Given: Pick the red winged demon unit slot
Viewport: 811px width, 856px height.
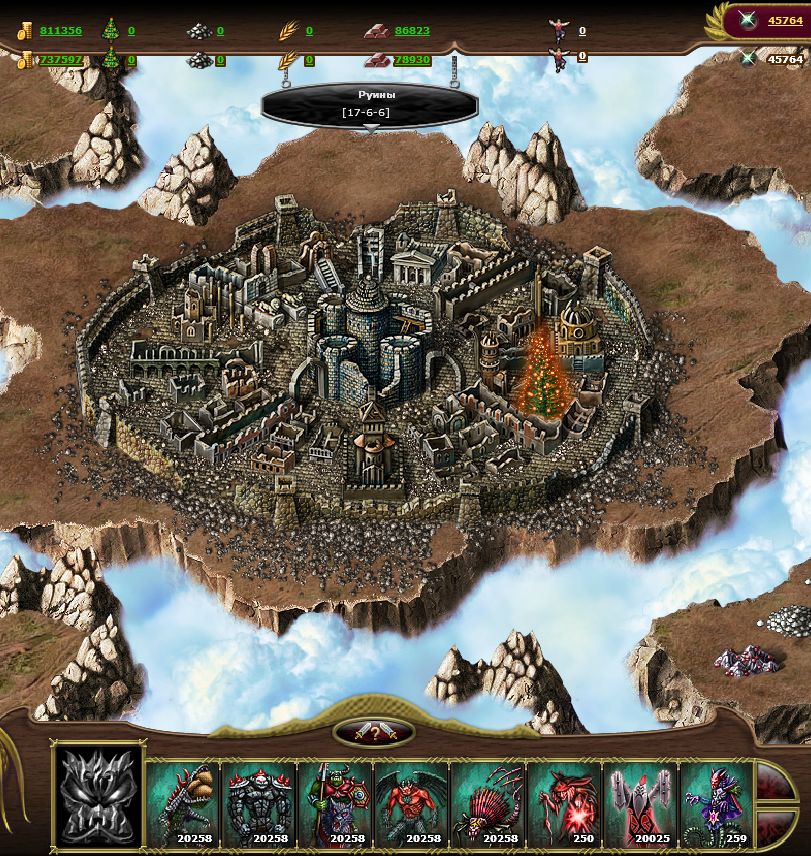Looking at the screenshot, I should 411,804.
